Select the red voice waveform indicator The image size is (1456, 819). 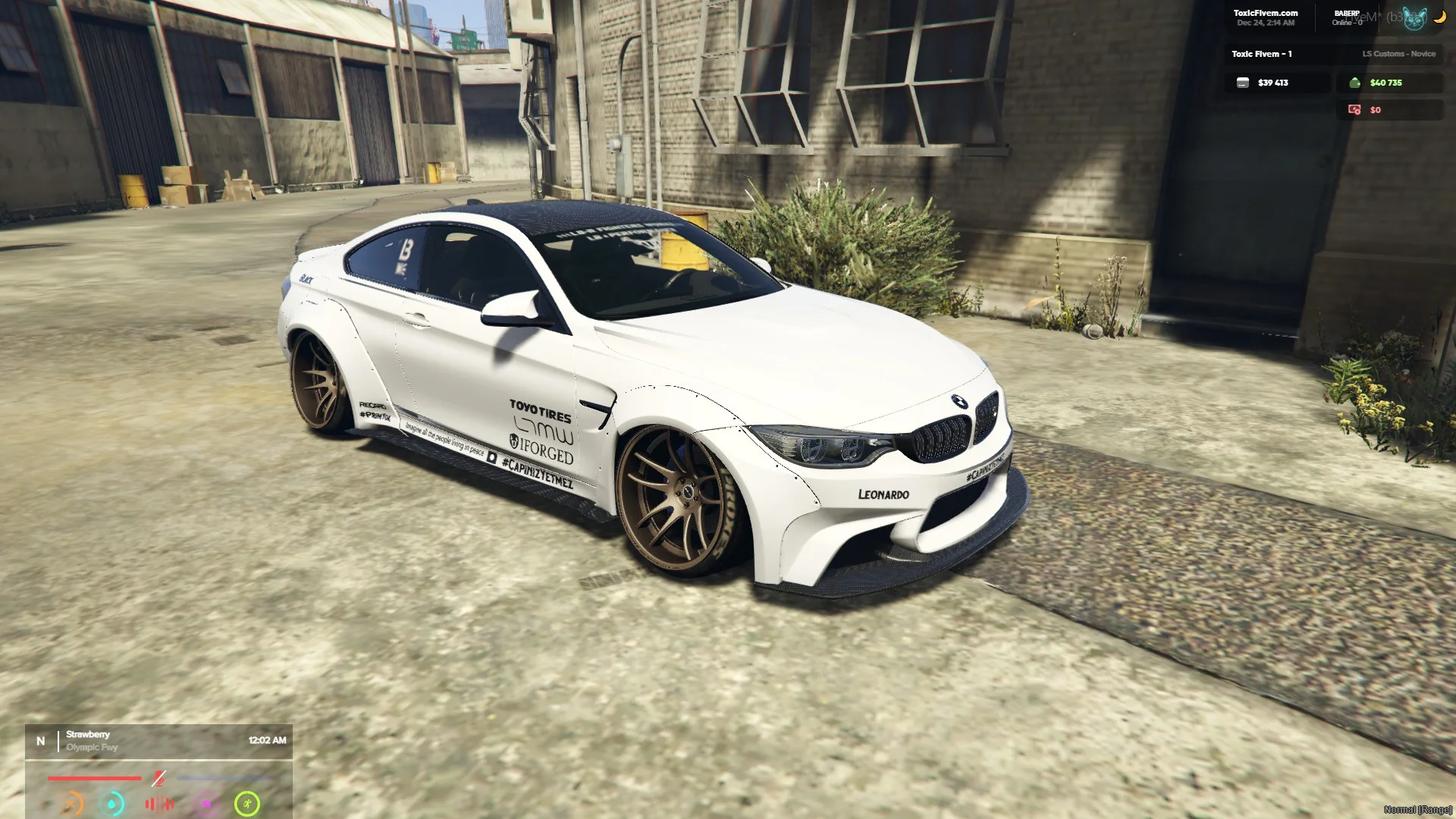[x=159, y=804]
